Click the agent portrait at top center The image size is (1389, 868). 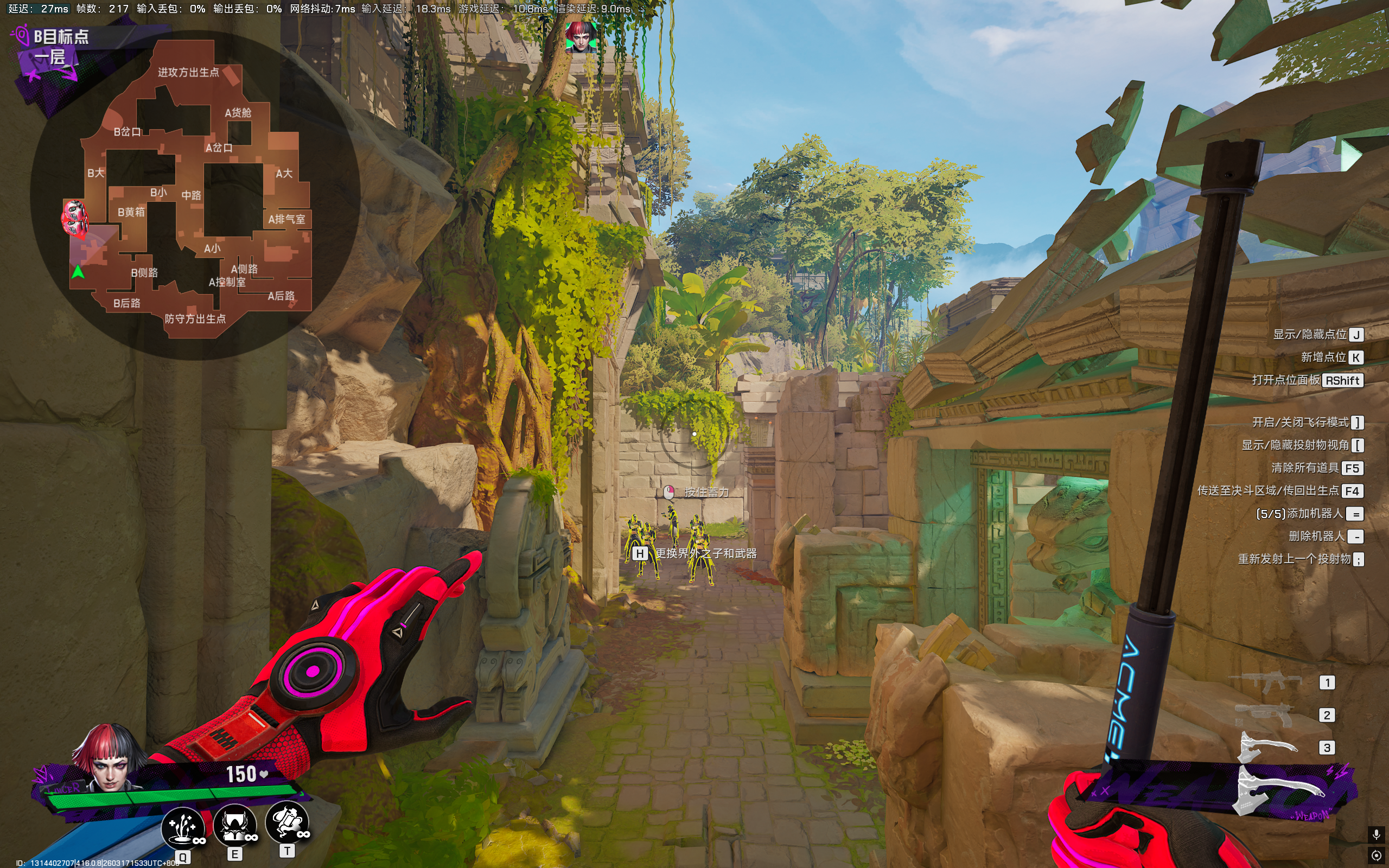coord(580,38)
